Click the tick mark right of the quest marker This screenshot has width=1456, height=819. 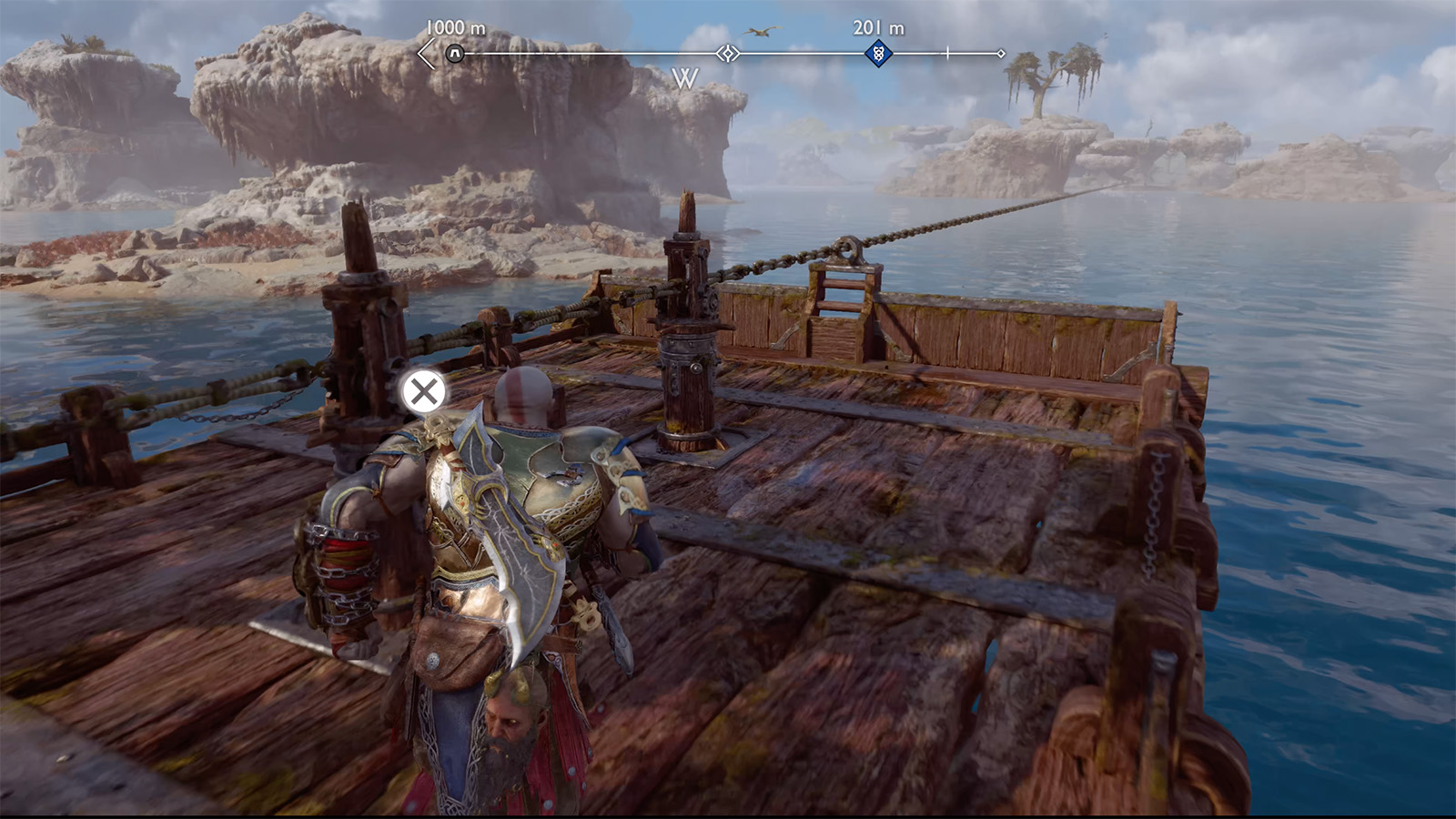(x=946, y=55)
